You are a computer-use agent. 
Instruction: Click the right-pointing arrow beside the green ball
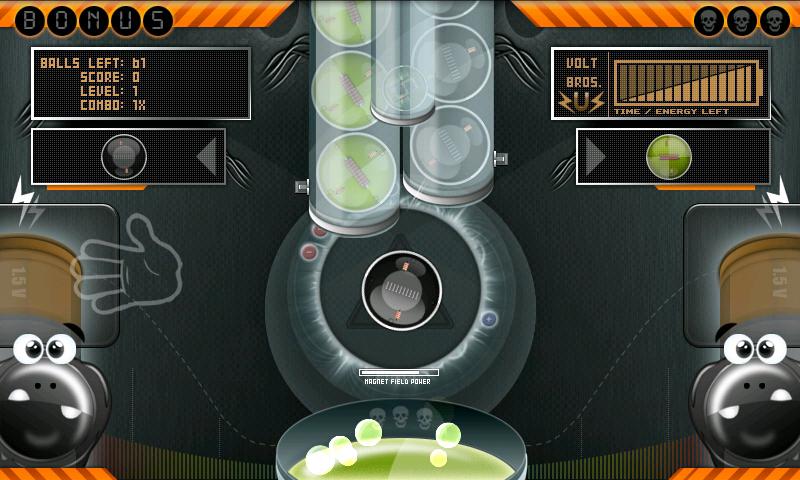point(595,156)
